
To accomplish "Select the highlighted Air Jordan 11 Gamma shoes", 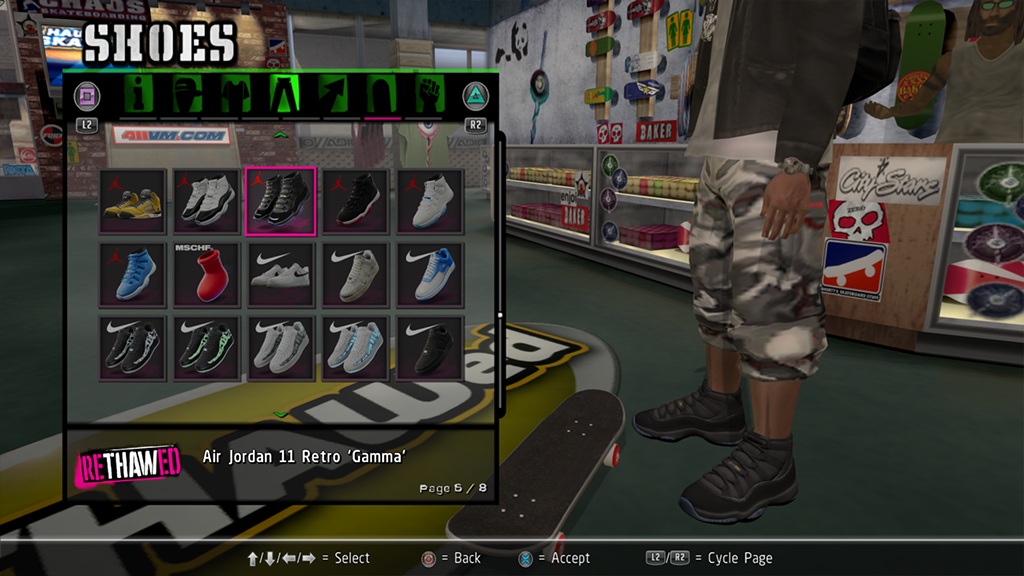I will 281,201.
